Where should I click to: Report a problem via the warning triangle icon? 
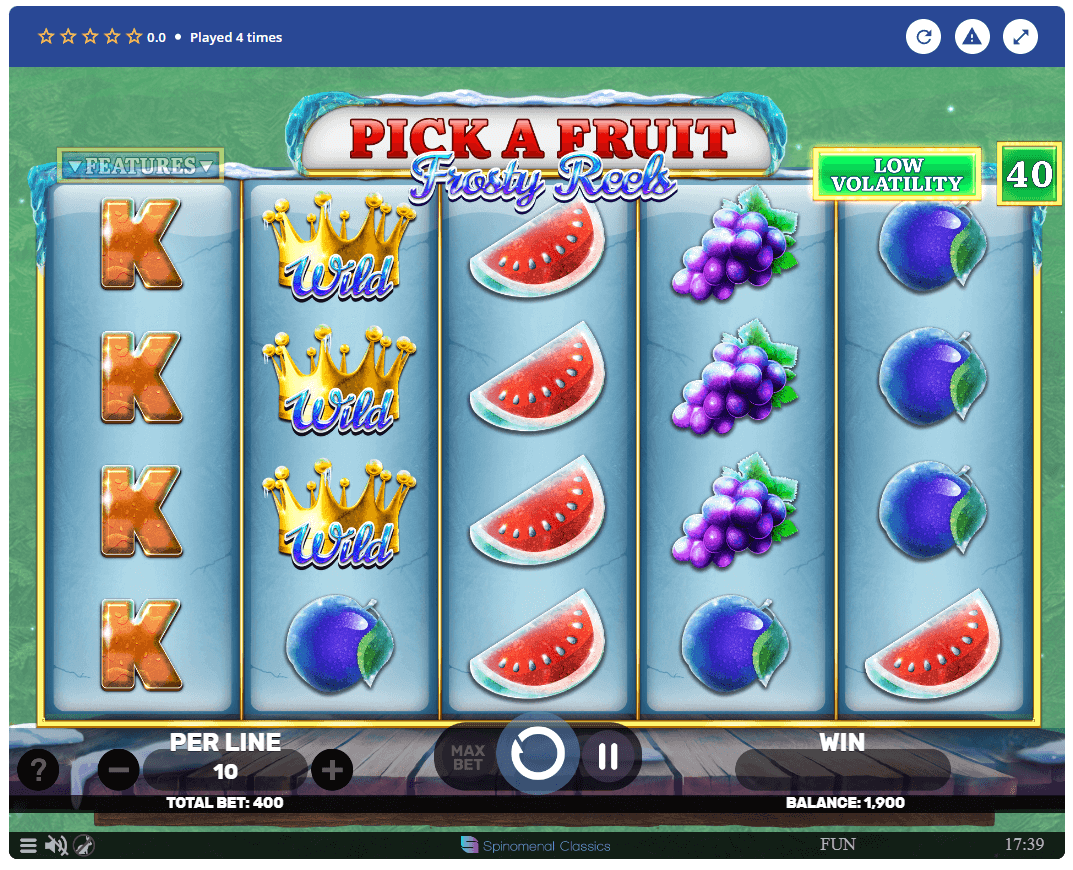(x=971, y=38)
